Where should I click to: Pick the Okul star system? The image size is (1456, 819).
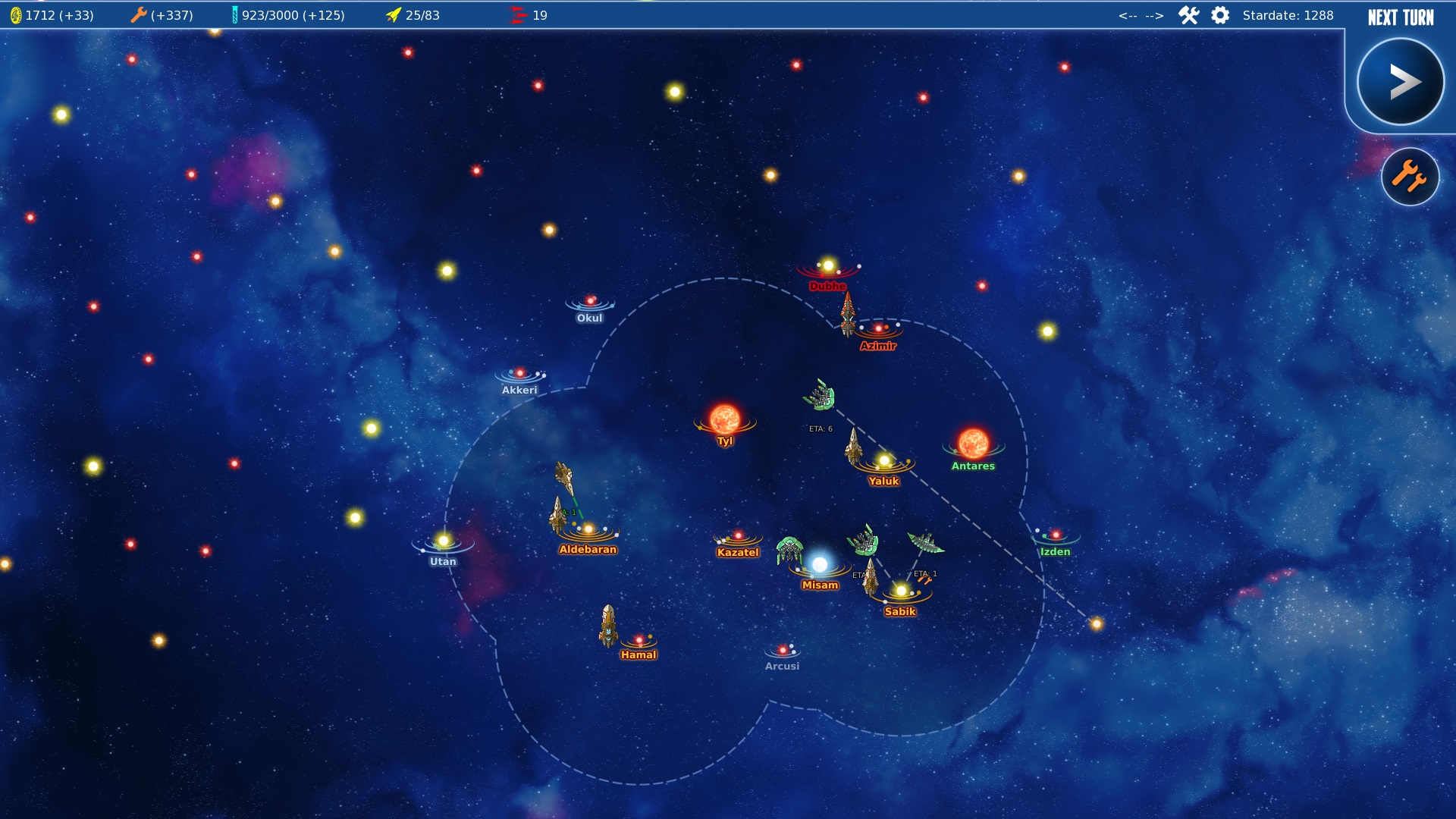tap(590, 302)
